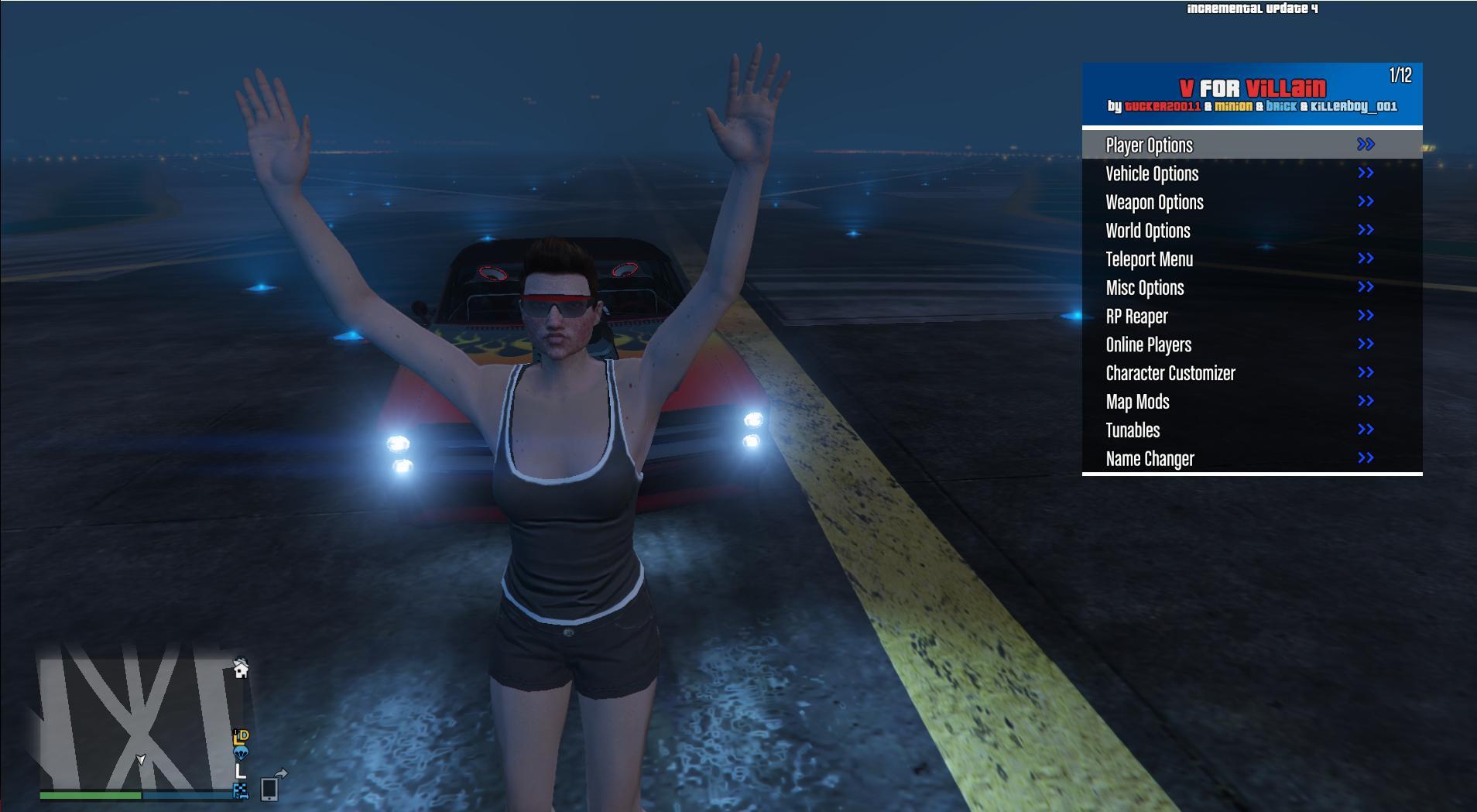Click the phone share icon beside the minimap
1477x812 pixels.
click(272, 785)
